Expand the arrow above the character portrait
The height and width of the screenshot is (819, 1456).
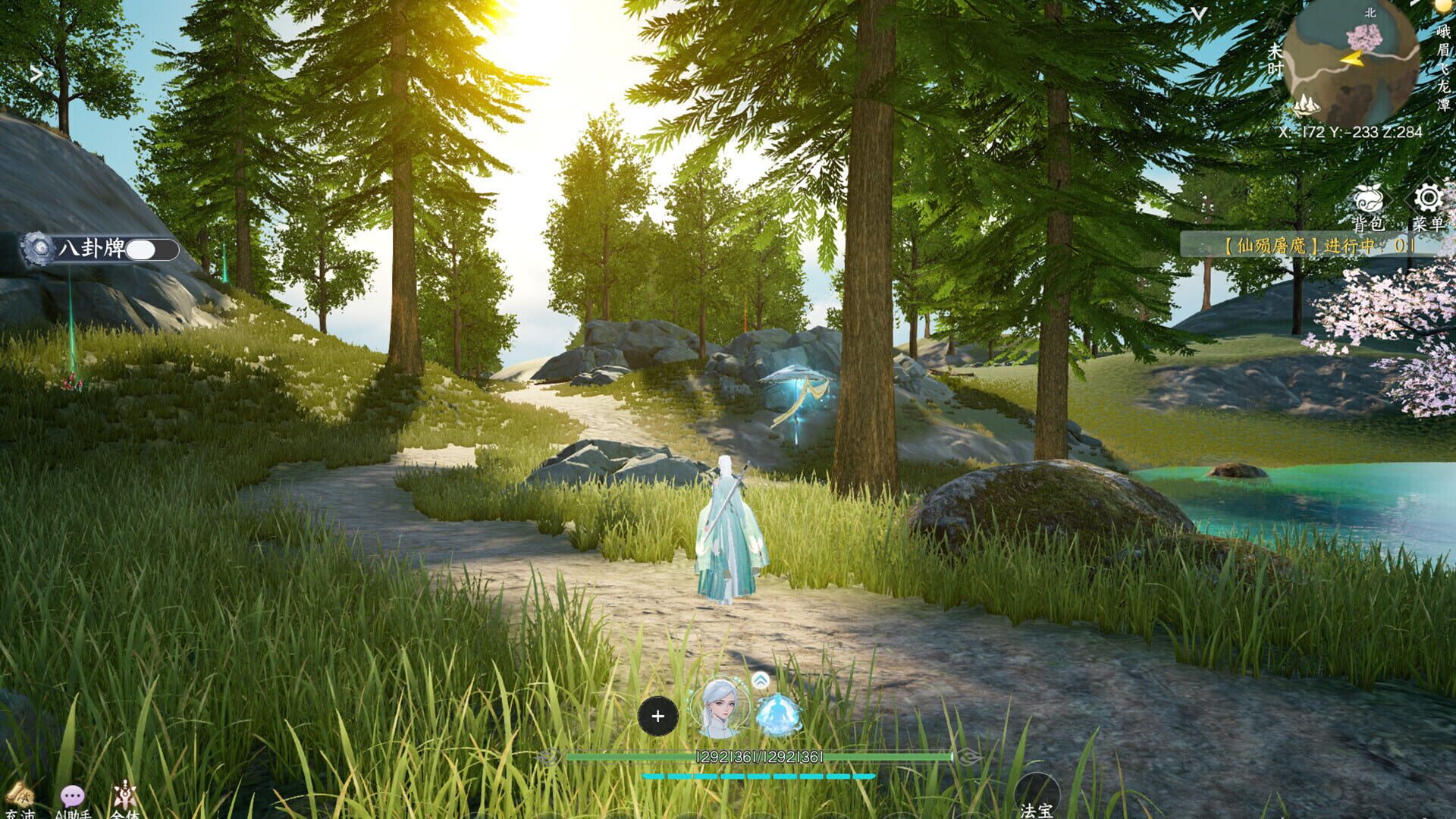pos(760,680)
